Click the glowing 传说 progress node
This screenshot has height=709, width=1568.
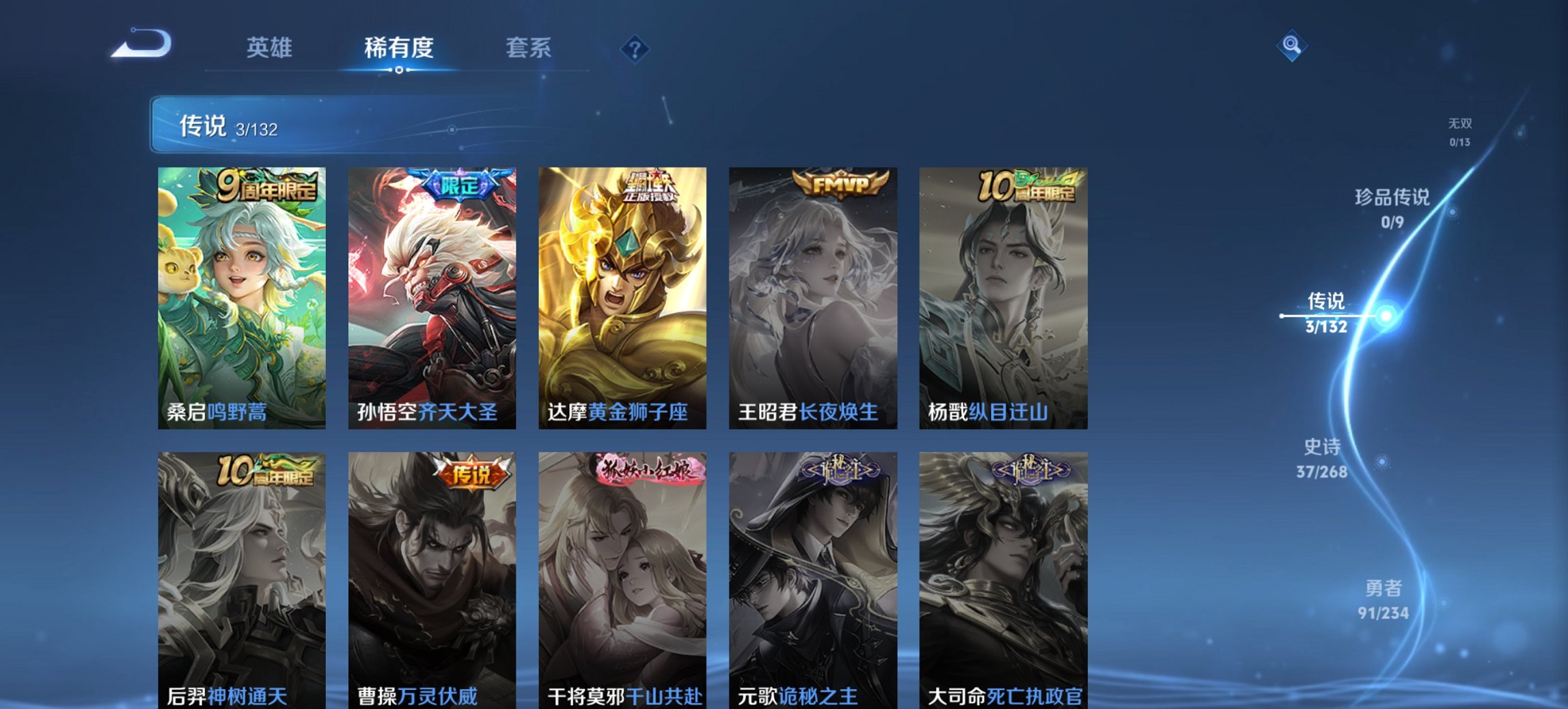[x=1384, y=315]
